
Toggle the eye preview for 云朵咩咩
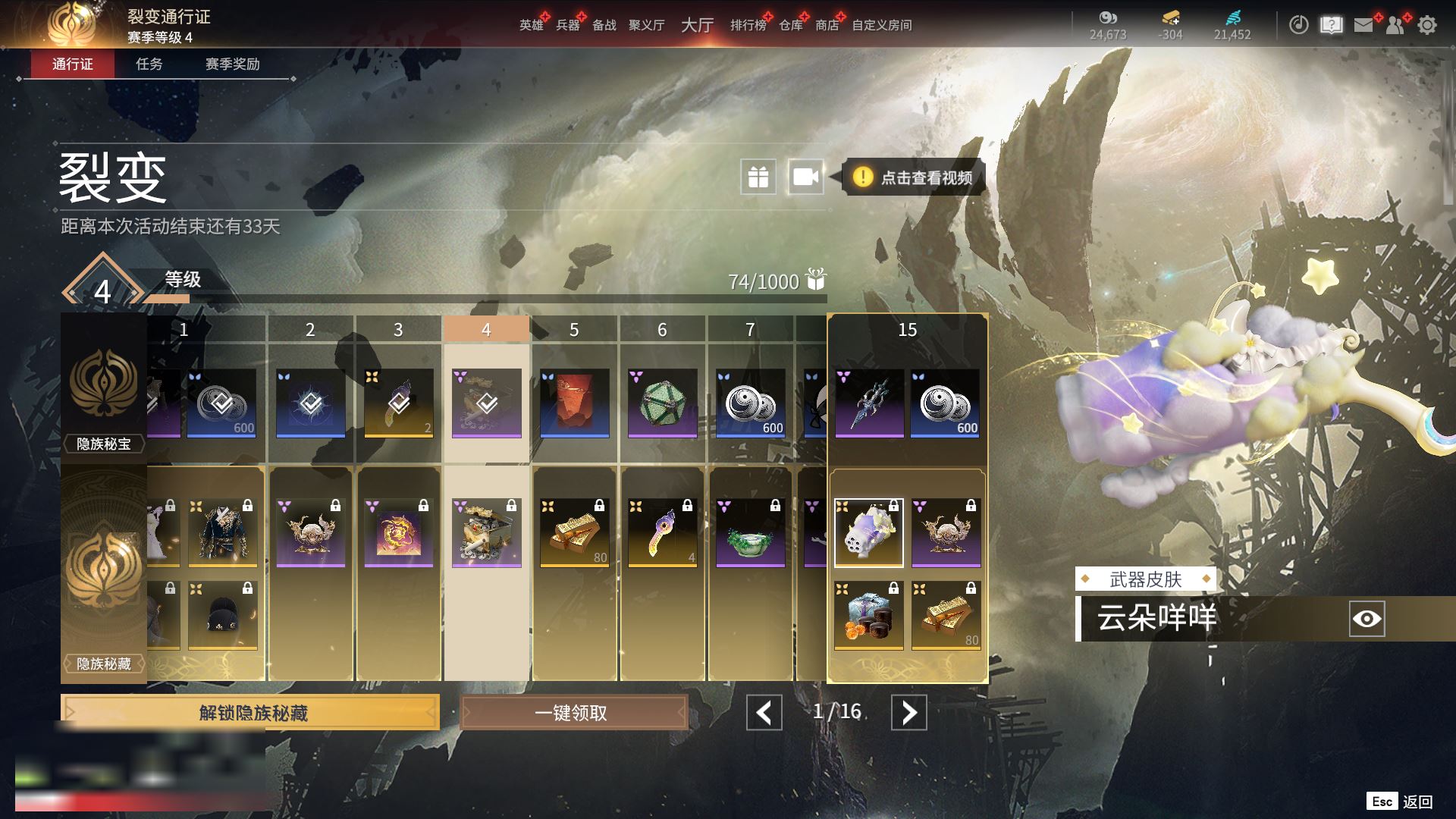pos(1367,619)
